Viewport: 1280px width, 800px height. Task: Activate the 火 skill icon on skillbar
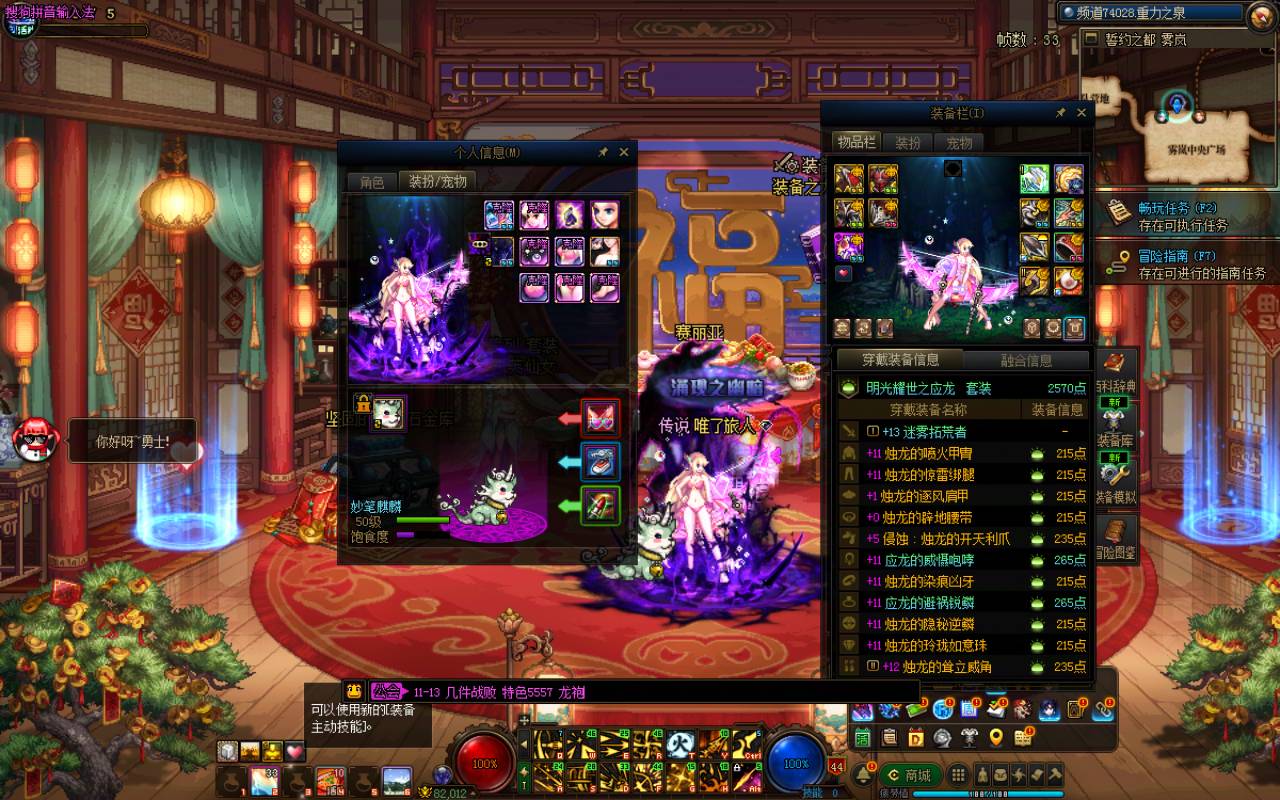pyautogui.click(x=681, y=743)
